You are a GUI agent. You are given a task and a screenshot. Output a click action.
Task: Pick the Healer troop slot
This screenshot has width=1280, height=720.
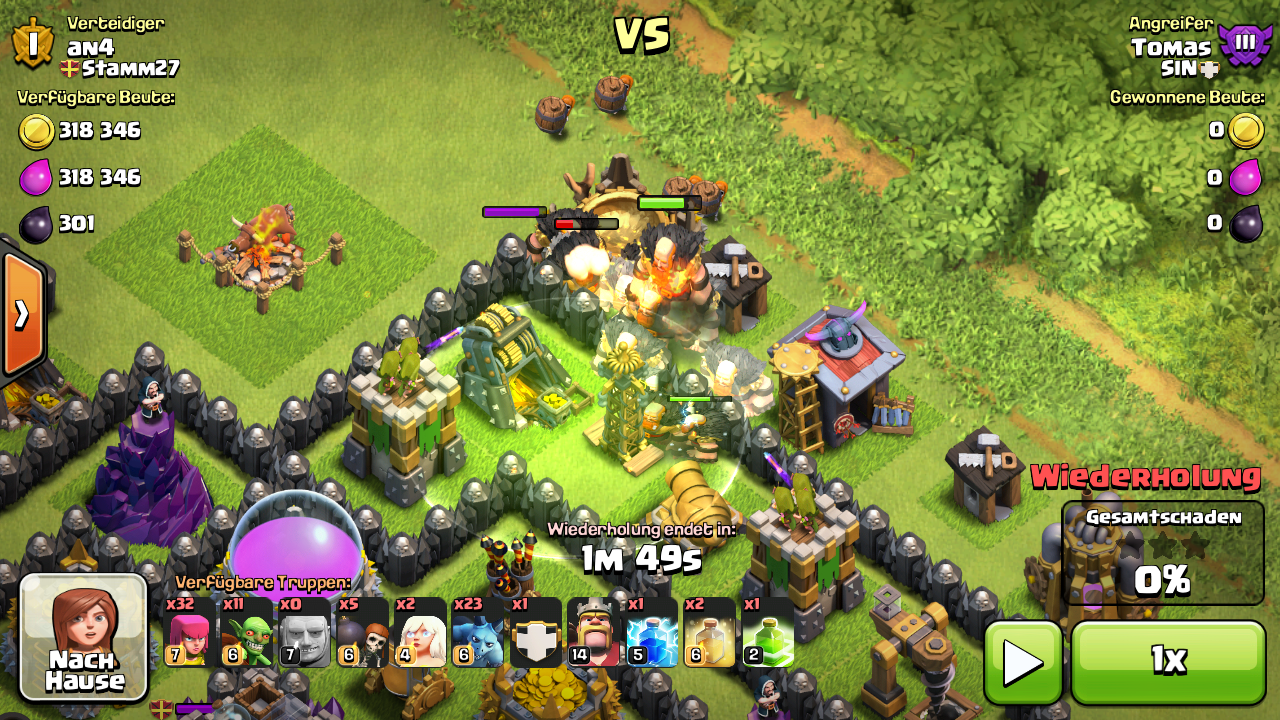[x=420, y=632]
